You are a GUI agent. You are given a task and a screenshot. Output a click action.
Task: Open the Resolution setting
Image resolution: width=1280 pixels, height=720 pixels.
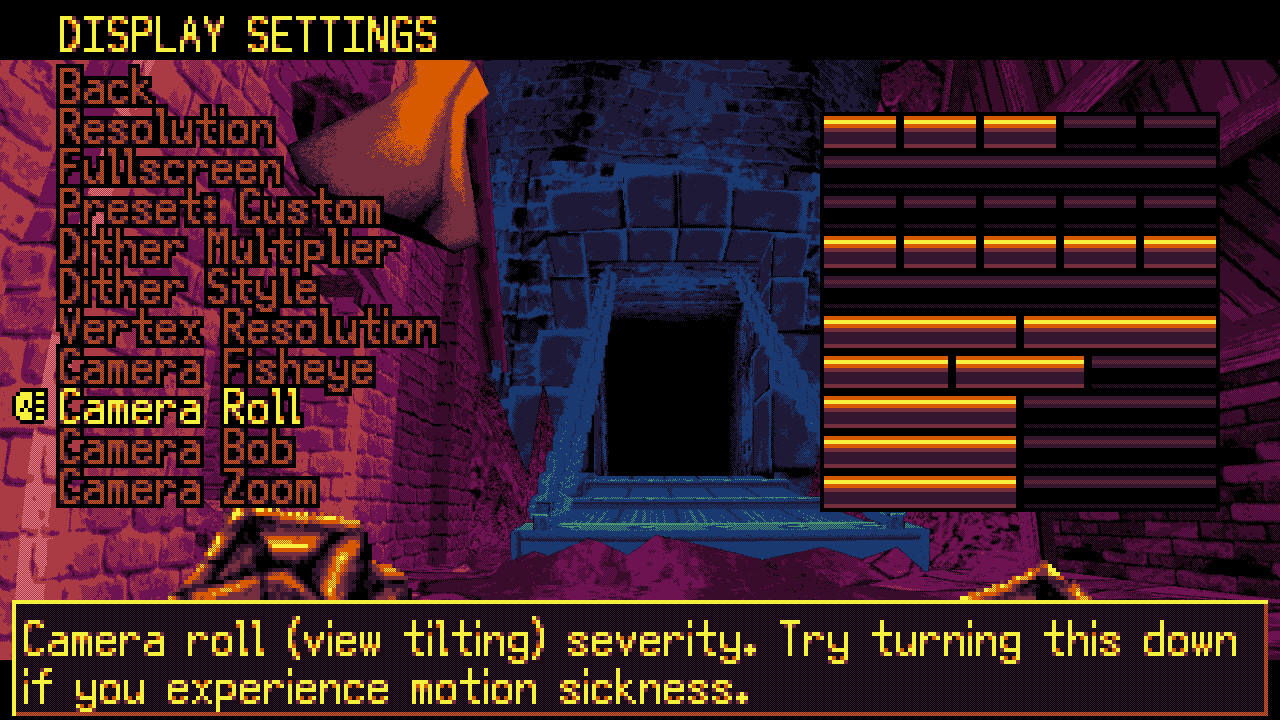[x=165, y=130]
